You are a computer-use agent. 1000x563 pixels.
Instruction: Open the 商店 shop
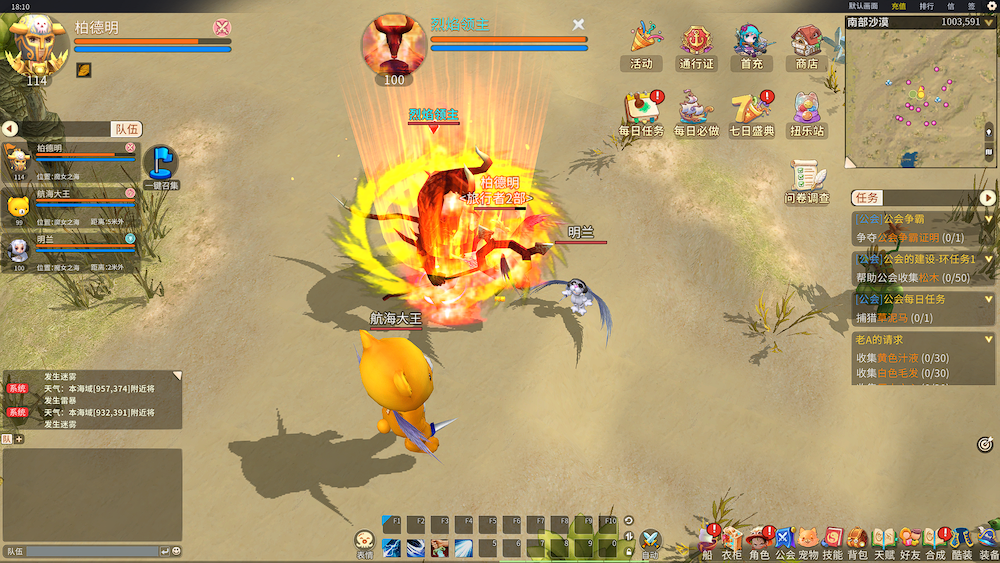tap(805, 43)
